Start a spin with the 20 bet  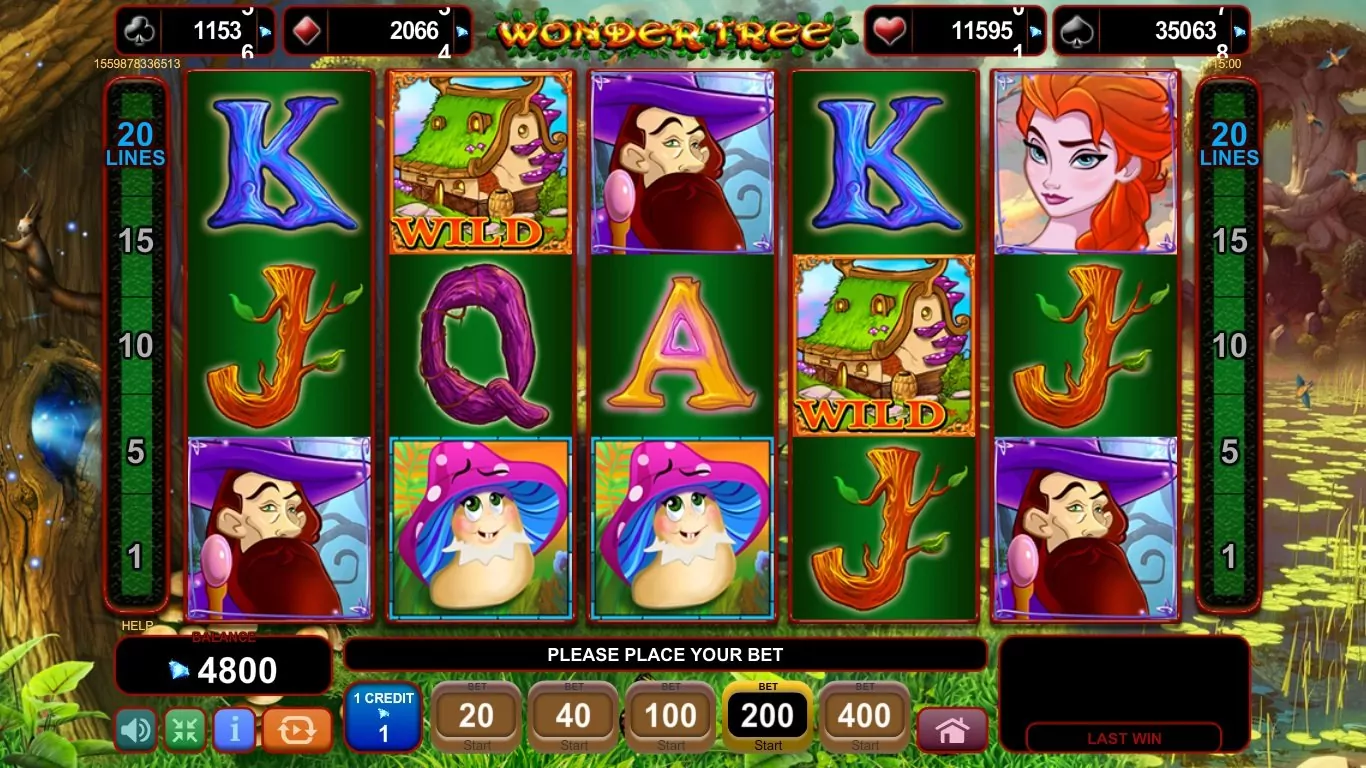click(476, 717)
